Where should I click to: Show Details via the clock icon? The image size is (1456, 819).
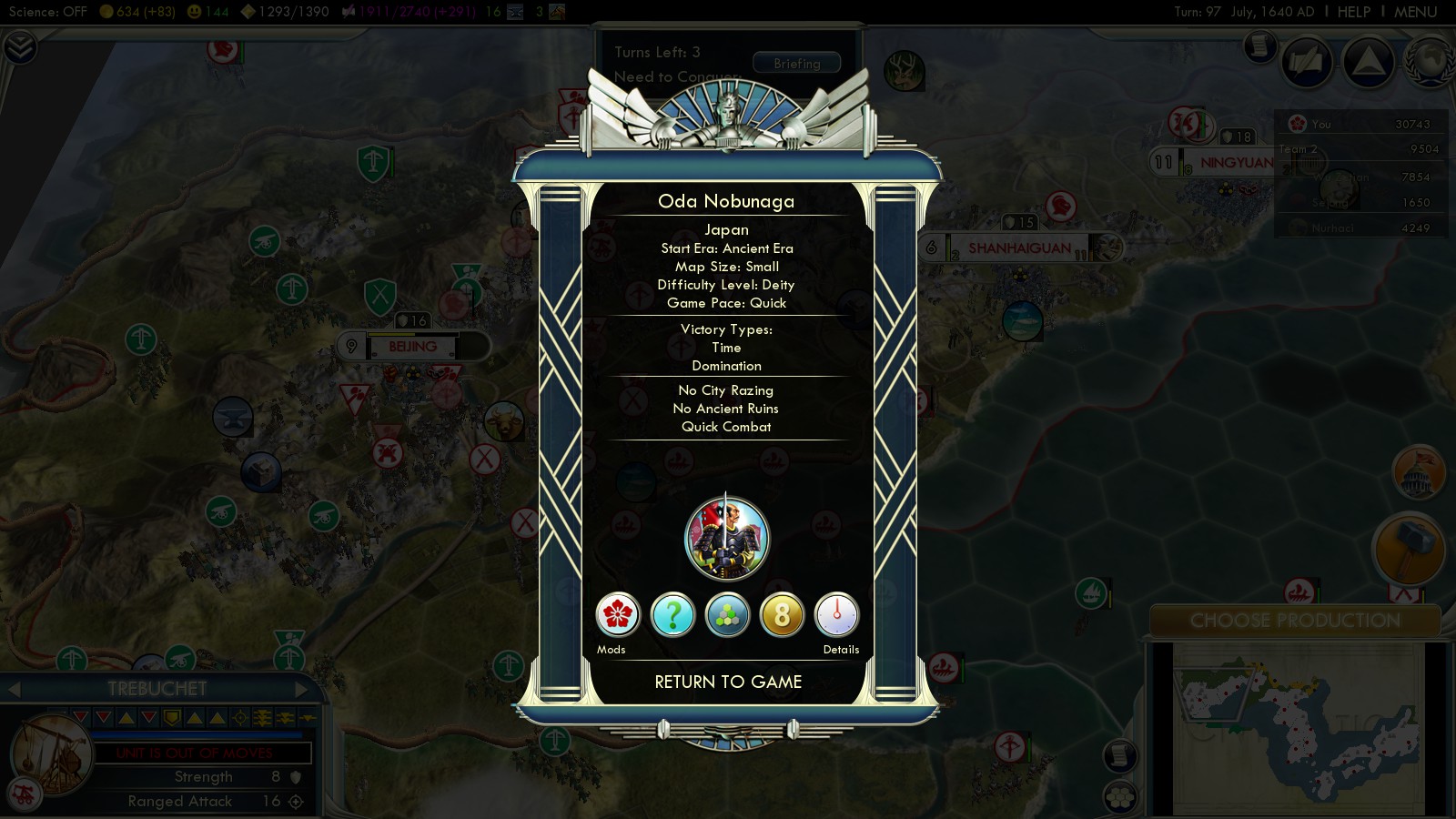[836, 615]
